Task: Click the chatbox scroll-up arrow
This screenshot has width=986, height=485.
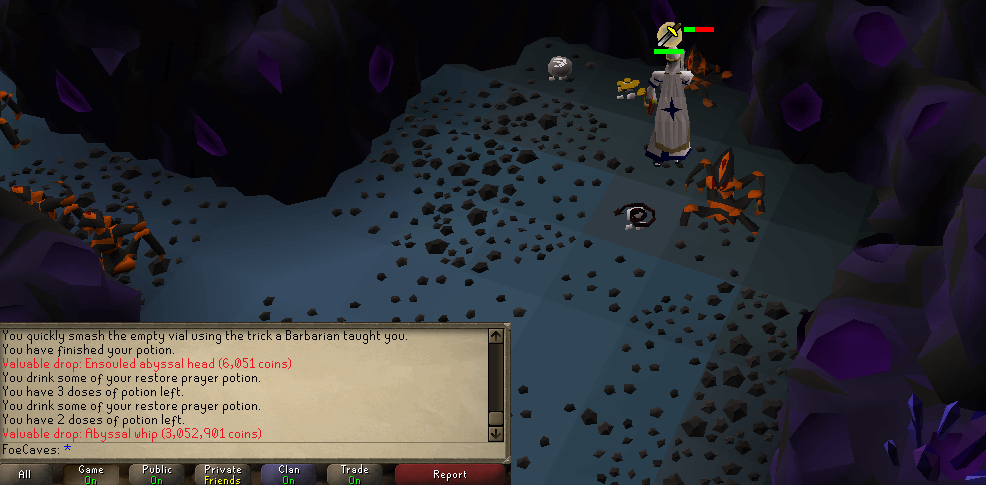Action: 495,336
